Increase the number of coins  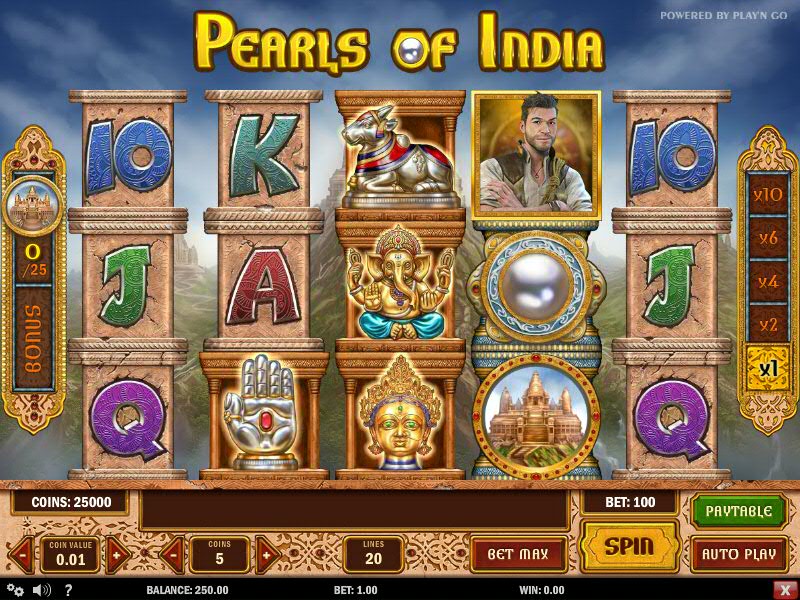click(266, 554)
